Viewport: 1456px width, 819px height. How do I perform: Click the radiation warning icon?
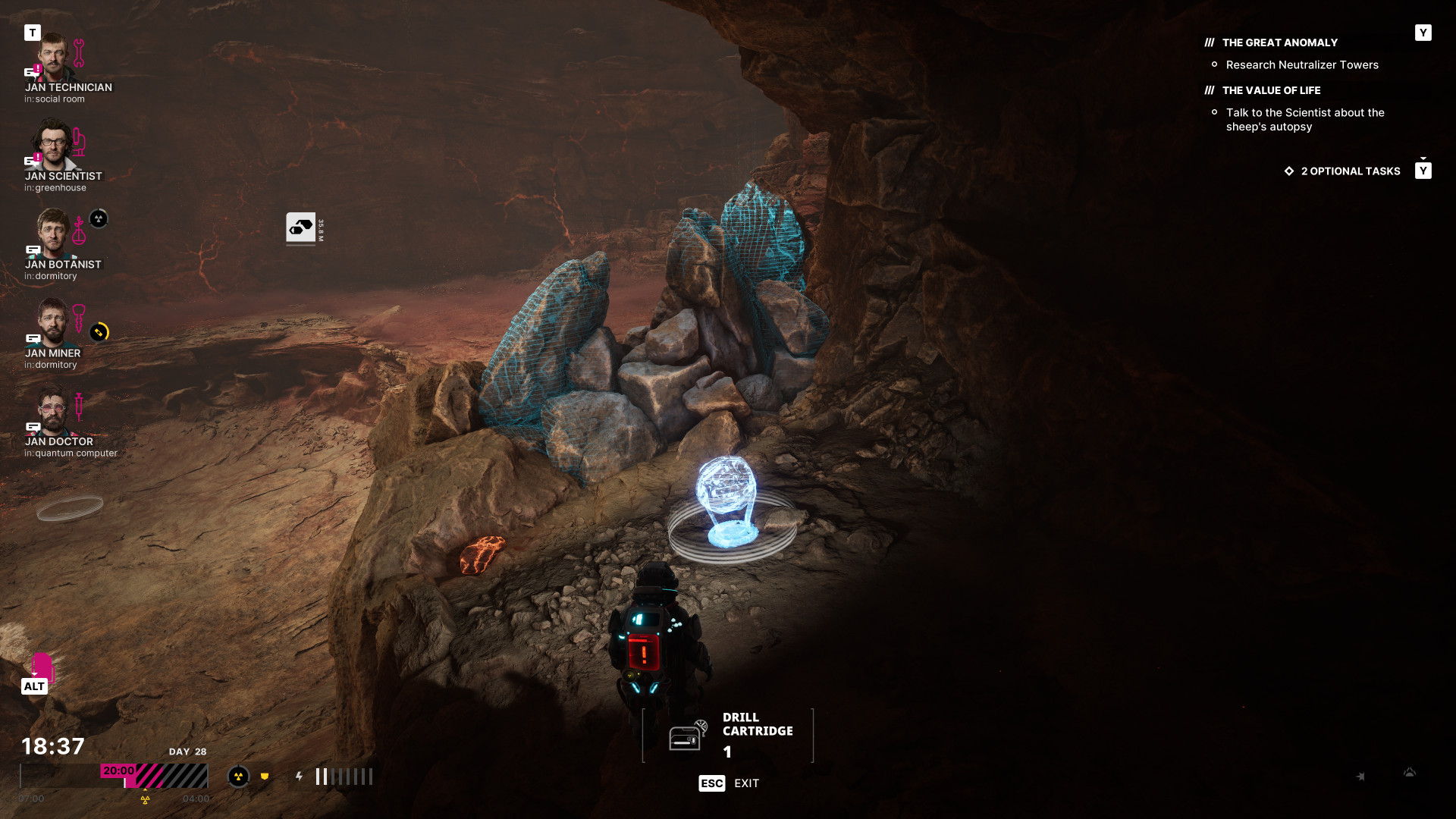pos(238,777)
